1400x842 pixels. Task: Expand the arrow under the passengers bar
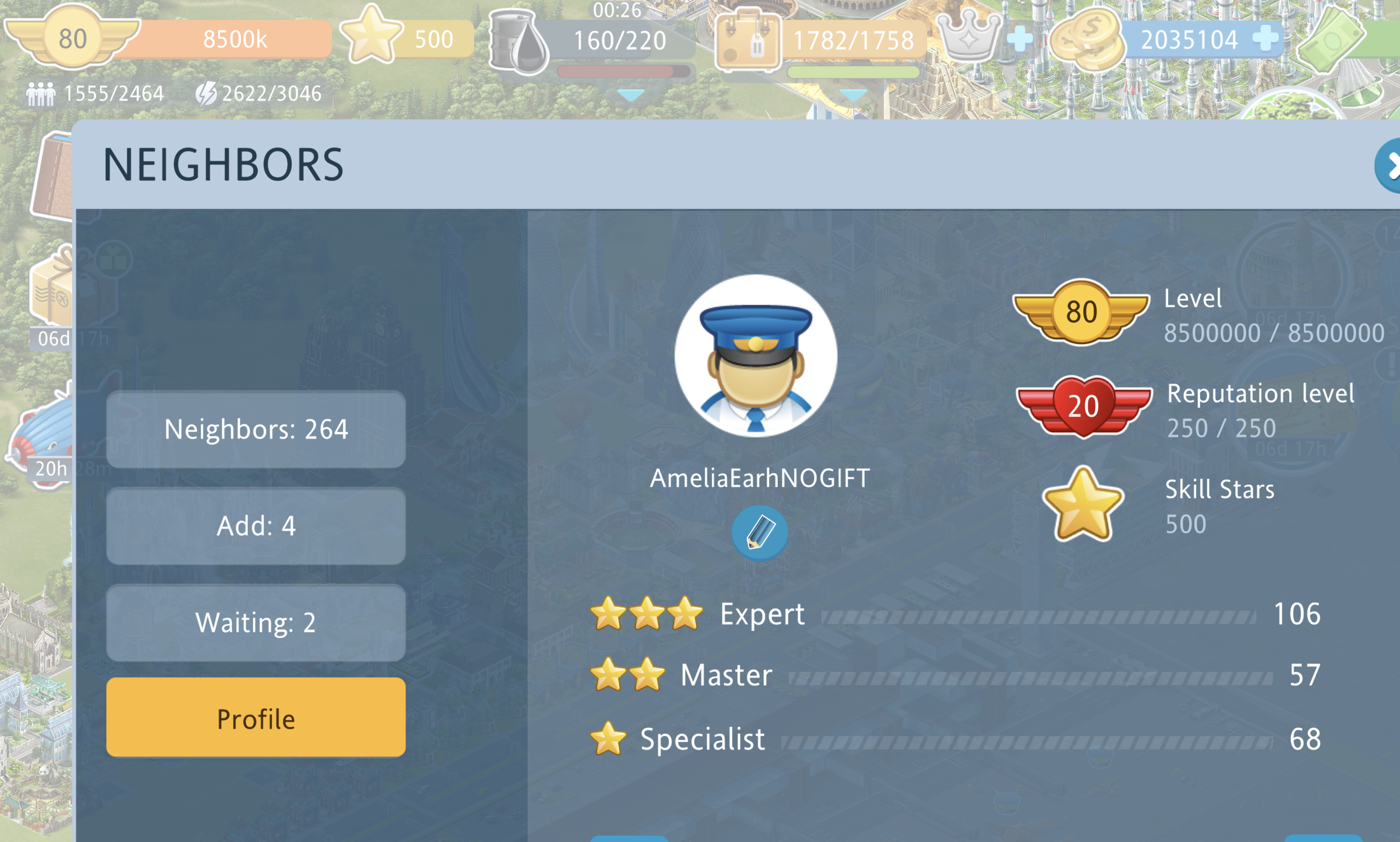853,96
